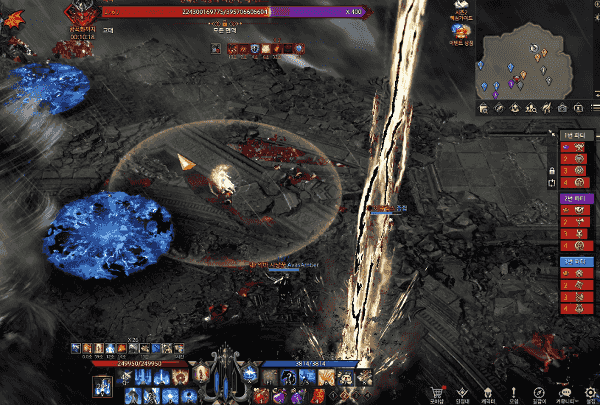This screenshot has height=405, width=600.
Task: Select the blue third party header
Action: tap(574, 261)
